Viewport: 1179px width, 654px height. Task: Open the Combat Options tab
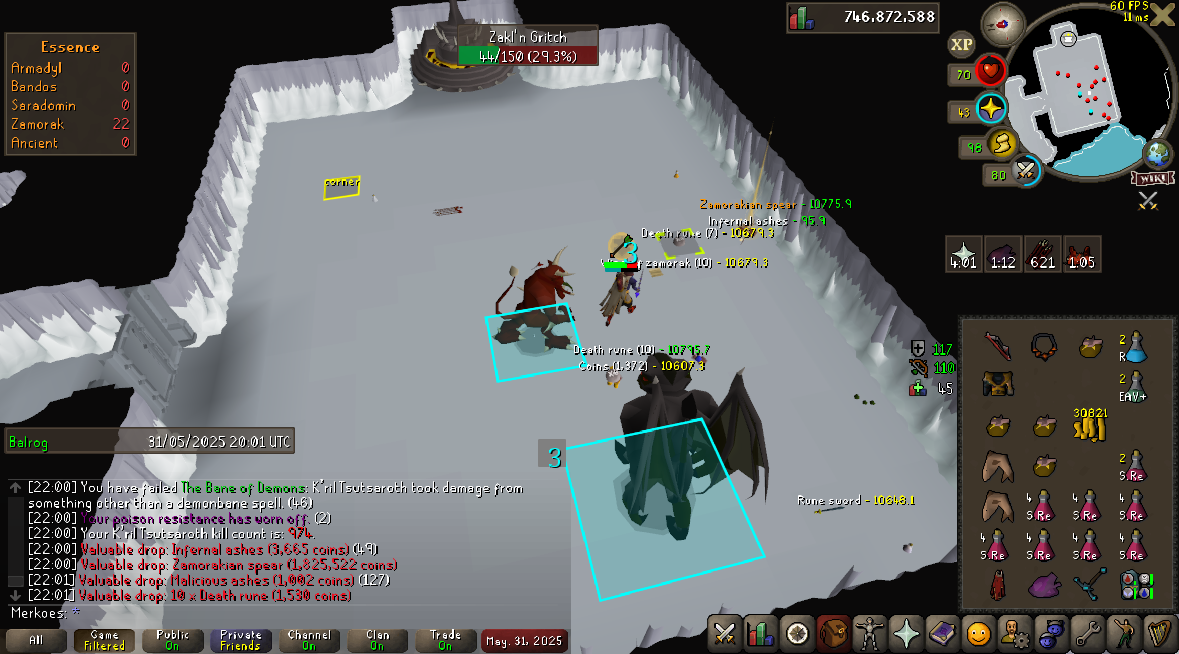click(725, 633)
